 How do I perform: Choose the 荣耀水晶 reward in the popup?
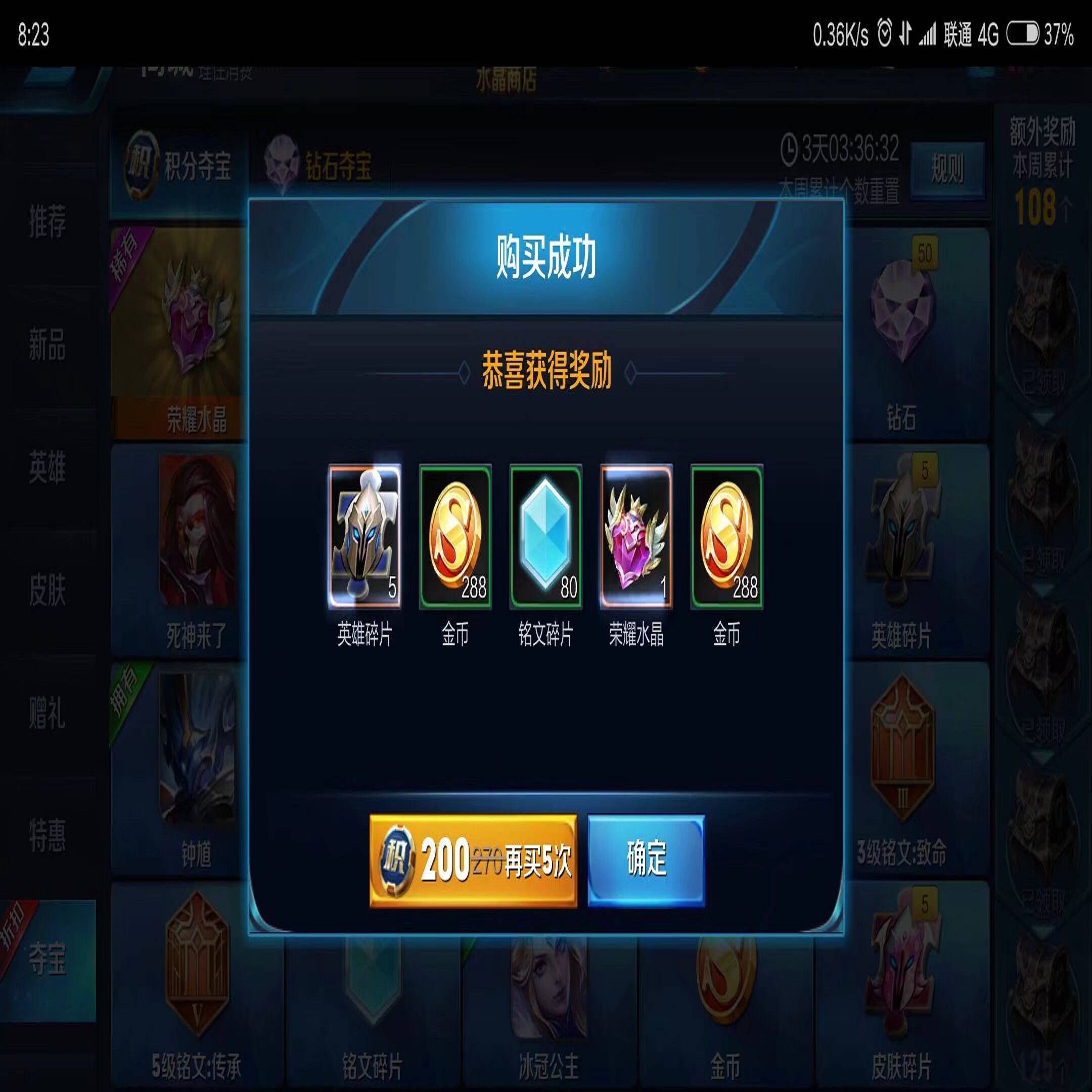click(x=636, y=537)
